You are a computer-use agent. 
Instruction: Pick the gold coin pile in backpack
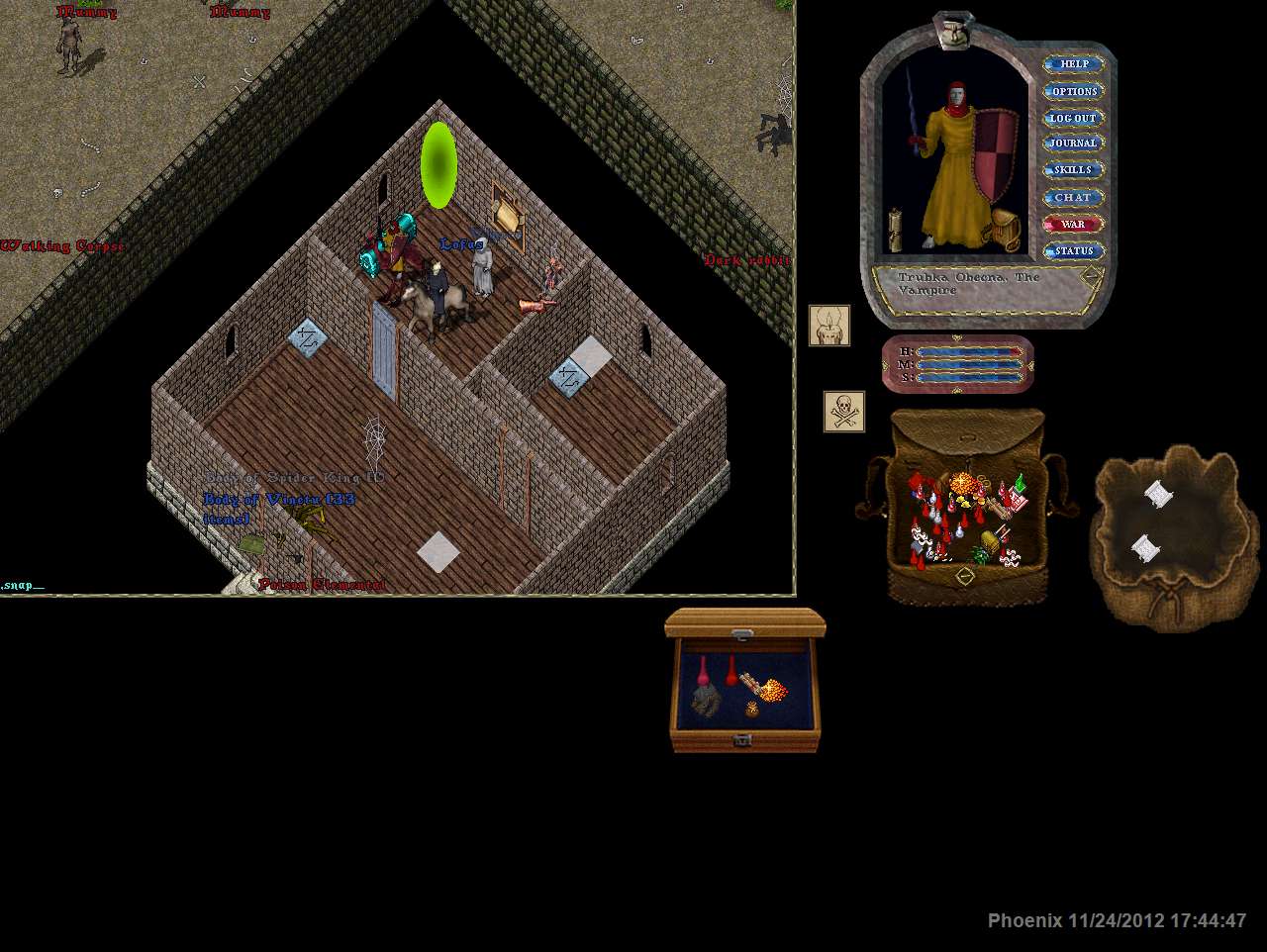click(x=962, y=485)
